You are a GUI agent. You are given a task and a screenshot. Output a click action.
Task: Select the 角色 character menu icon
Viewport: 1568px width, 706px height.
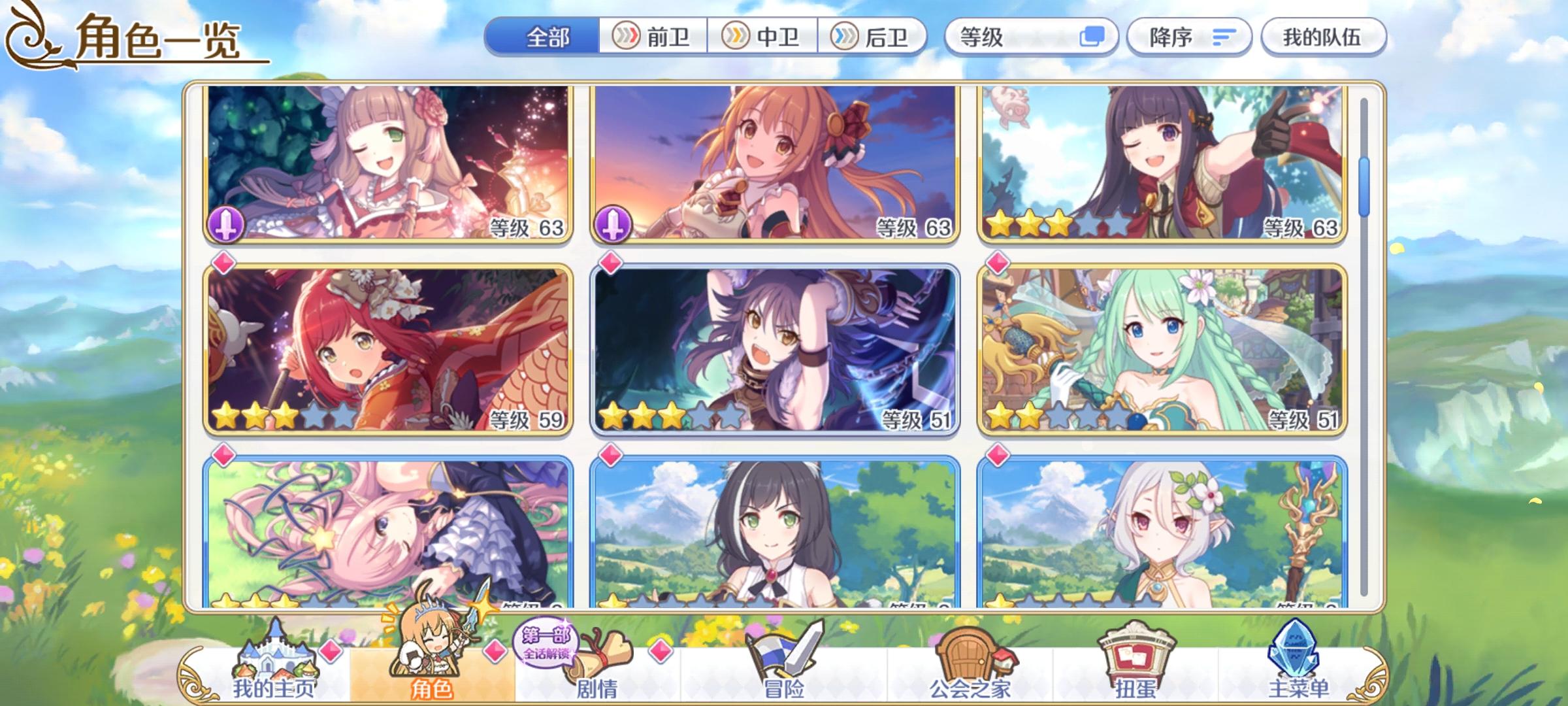point(431,654)
